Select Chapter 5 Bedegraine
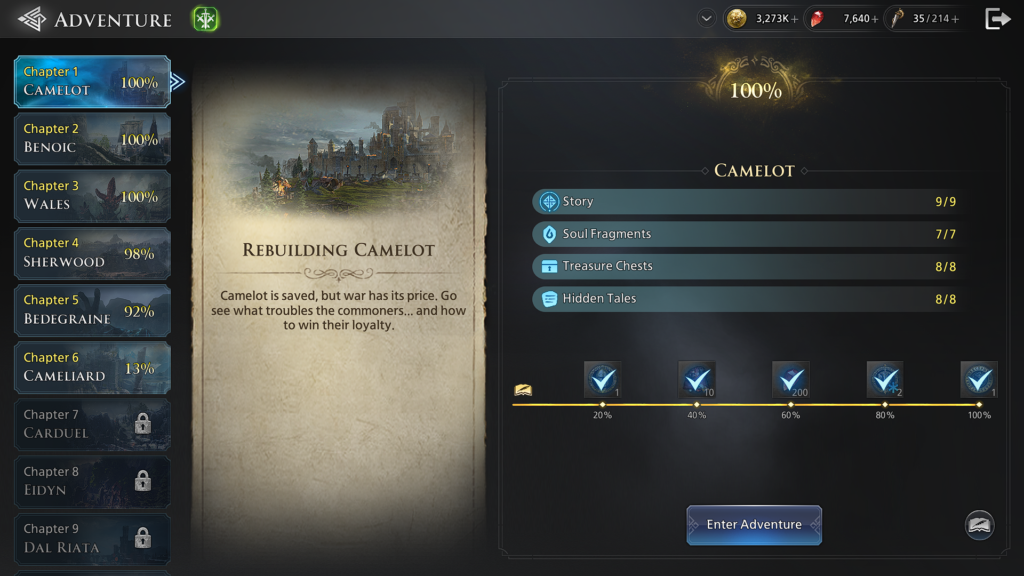Image resolution: width=1024 pixels, height=576 pixels. (x=92, y=310)
